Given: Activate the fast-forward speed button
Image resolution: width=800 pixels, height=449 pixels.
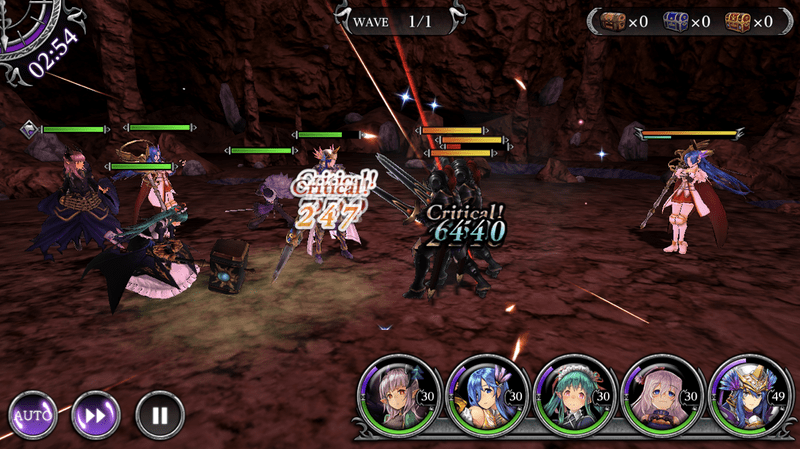Looking at the screenshot, I should pyautogui.click(x=96, y=413).
